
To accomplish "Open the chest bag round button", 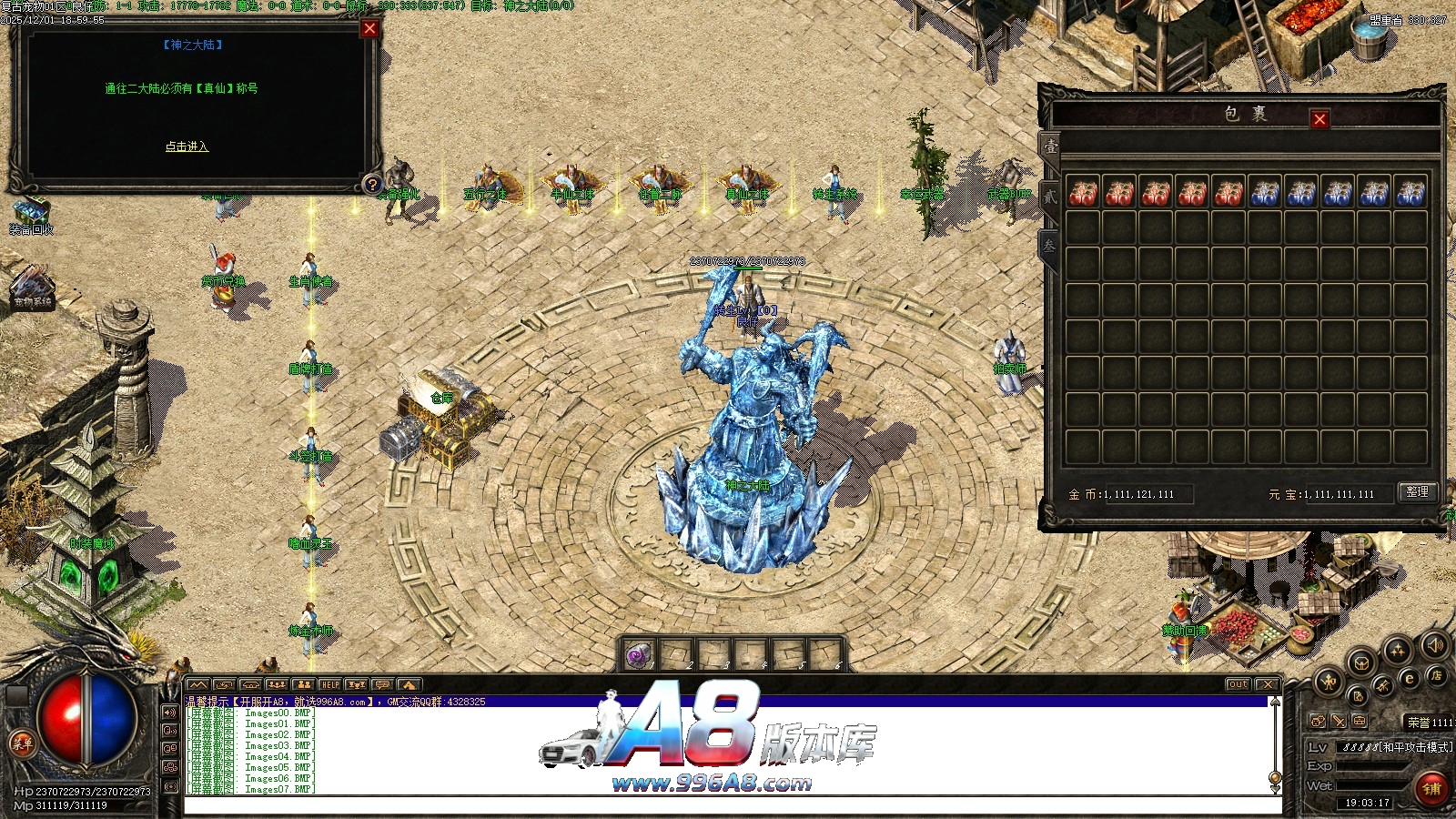I will (1361, 662).
